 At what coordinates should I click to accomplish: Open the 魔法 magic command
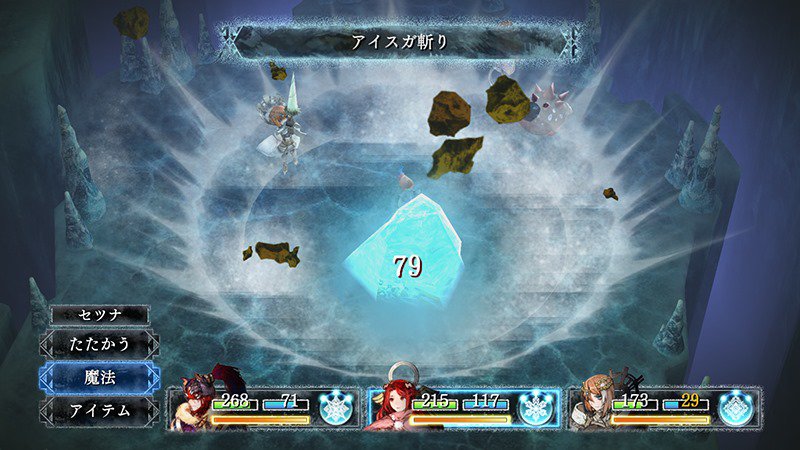[x=99, y=377]
